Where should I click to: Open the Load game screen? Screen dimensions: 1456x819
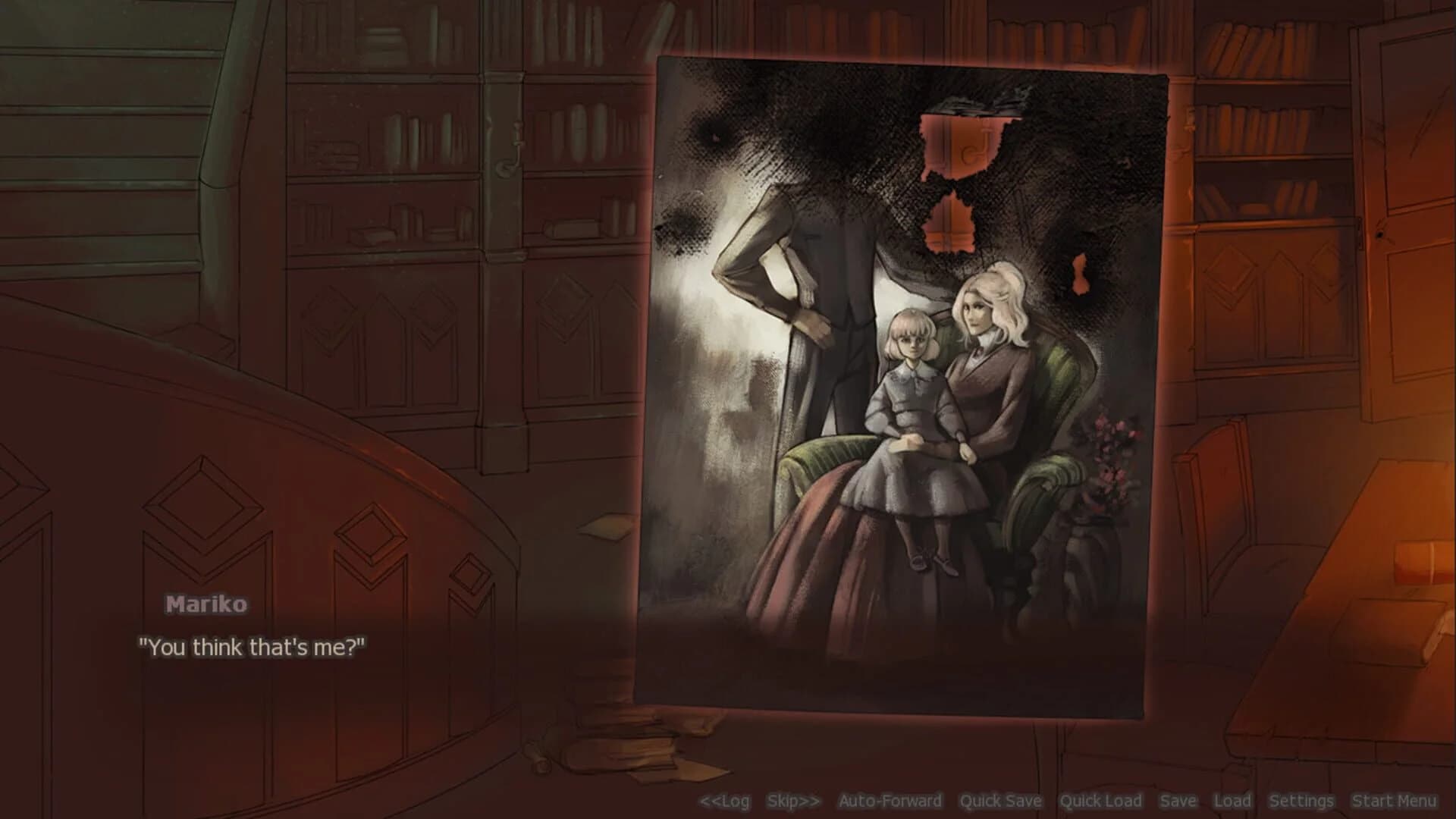point(1233,801)
